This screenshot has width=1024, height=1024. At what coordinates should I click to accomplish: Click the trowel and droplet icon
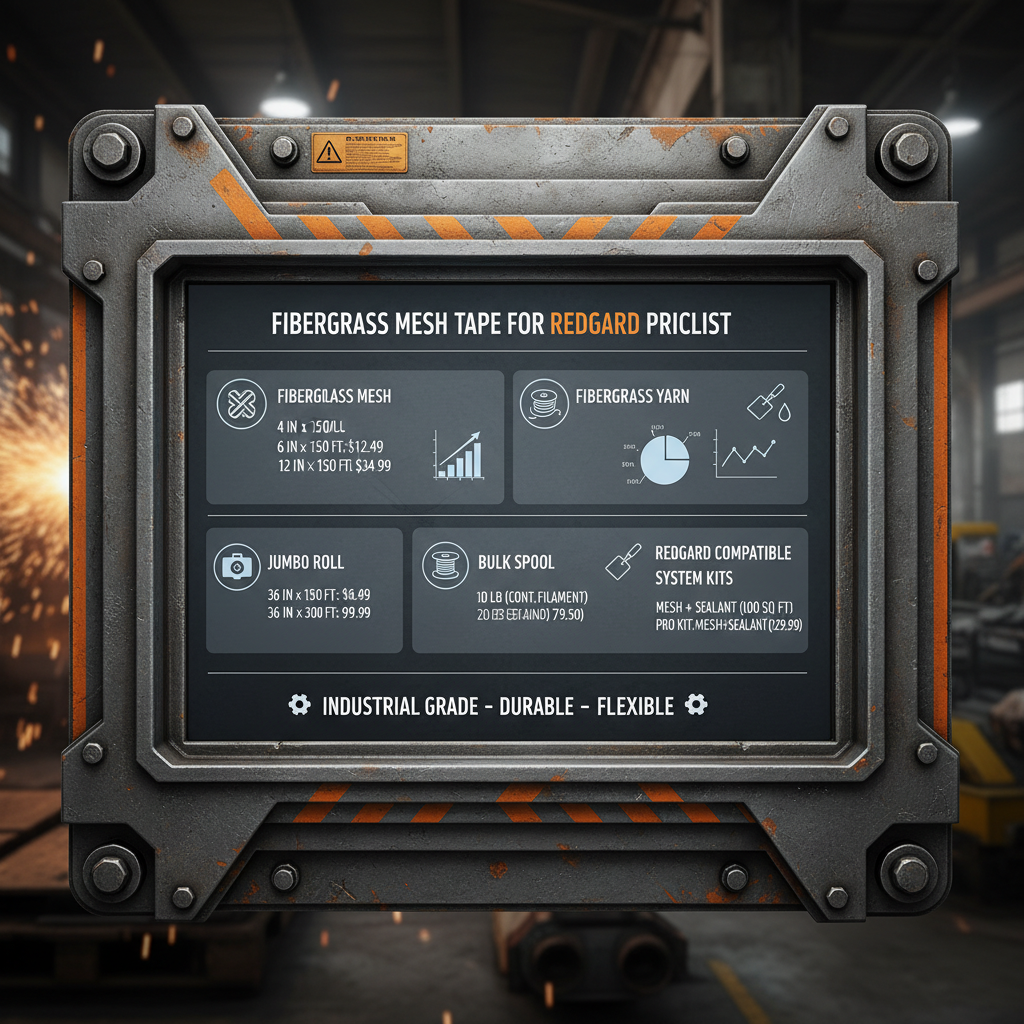769,405
